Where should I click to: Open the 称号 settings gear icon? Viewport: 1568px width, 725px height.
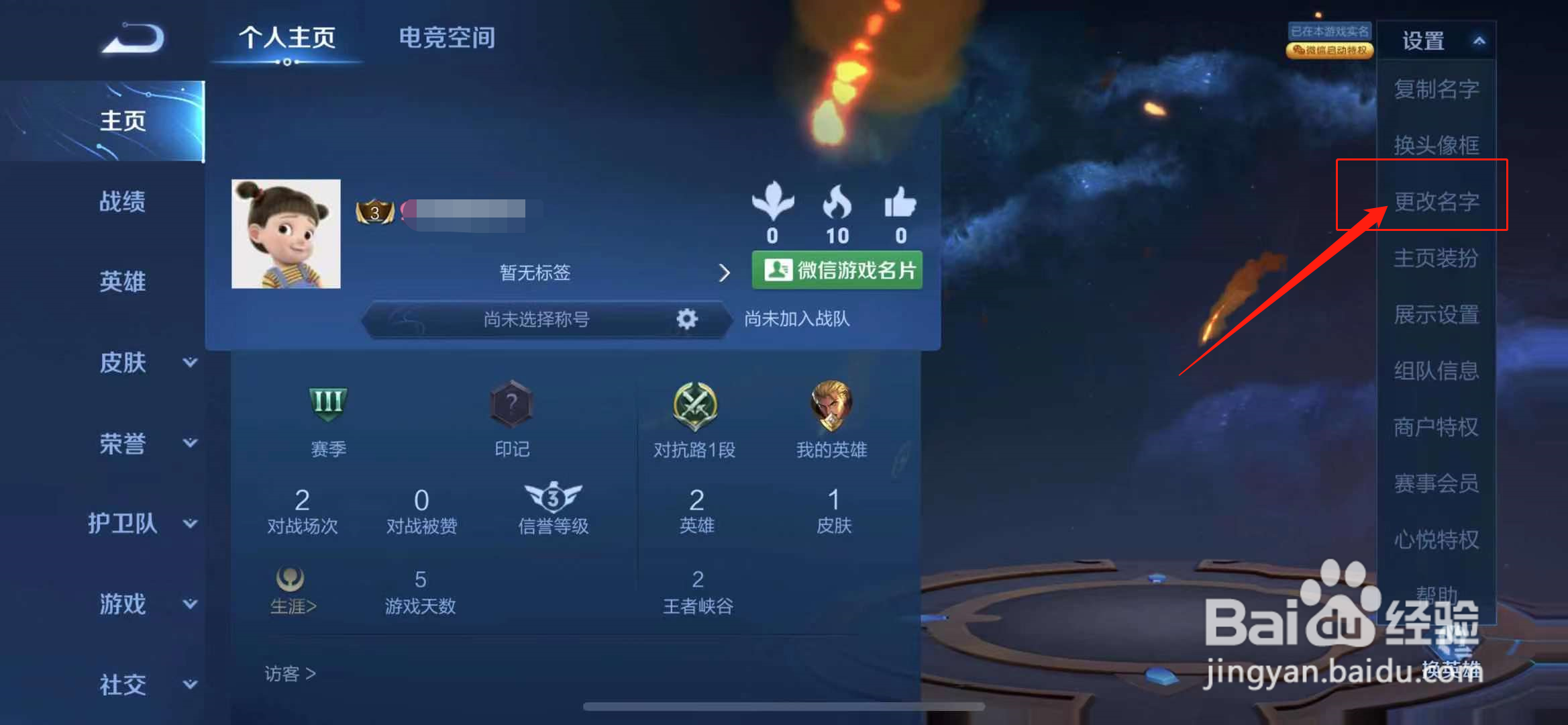coord(686,320)
